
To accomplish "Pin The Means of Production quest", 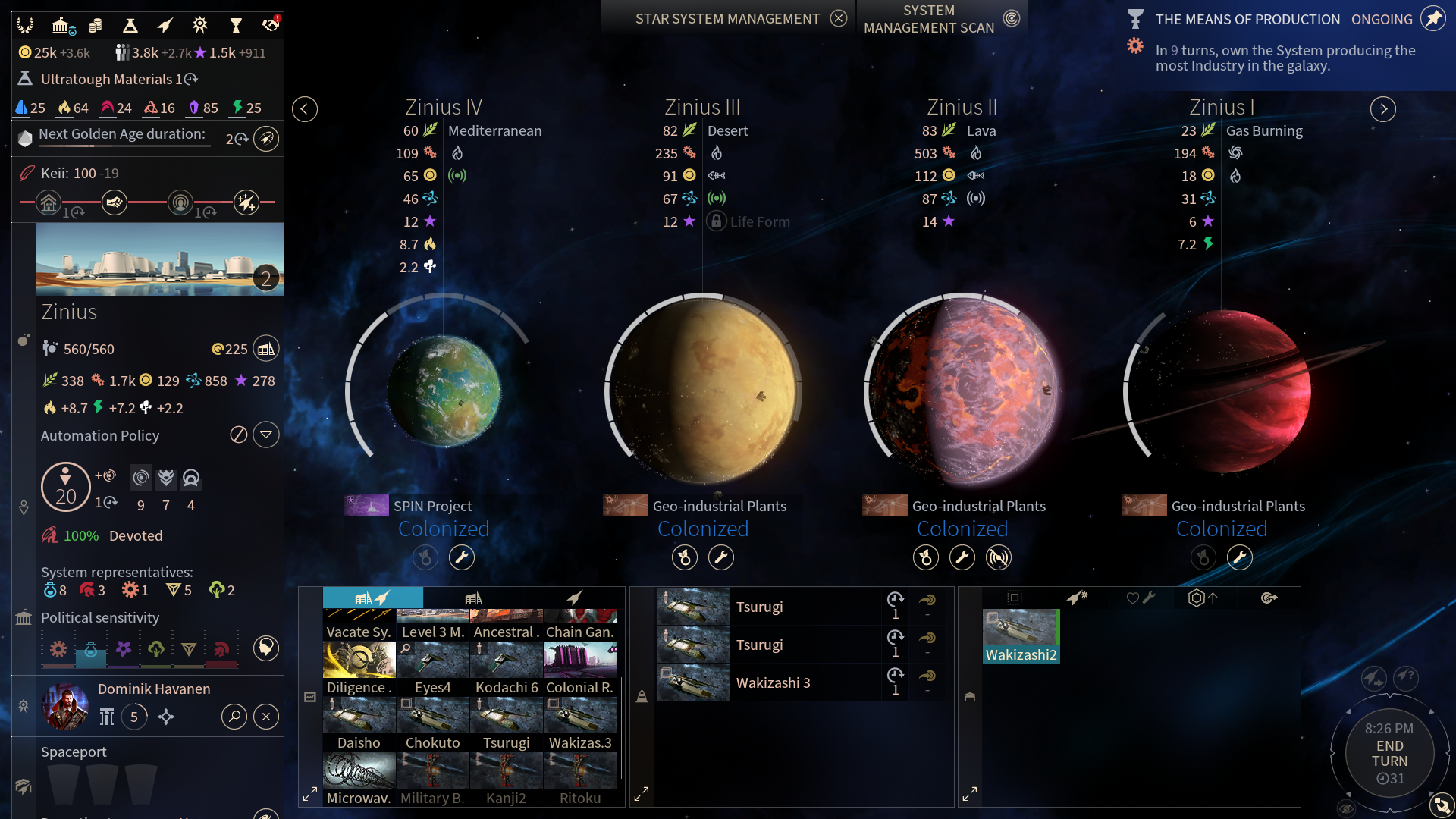I will [1433, 19].
